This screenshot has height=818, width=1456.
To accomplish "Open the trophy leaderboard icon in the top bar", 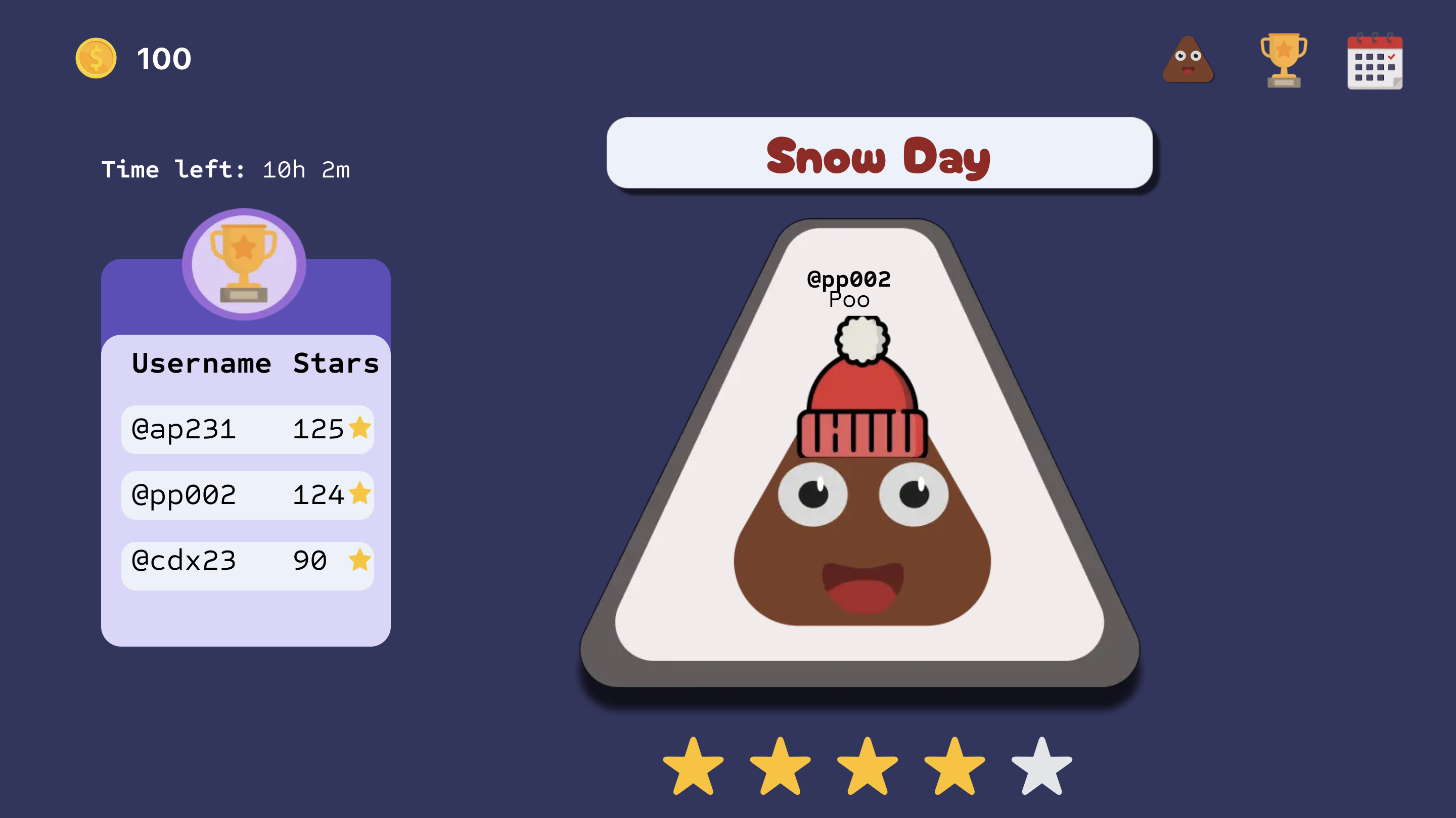I will click(x=1283, y=60).
